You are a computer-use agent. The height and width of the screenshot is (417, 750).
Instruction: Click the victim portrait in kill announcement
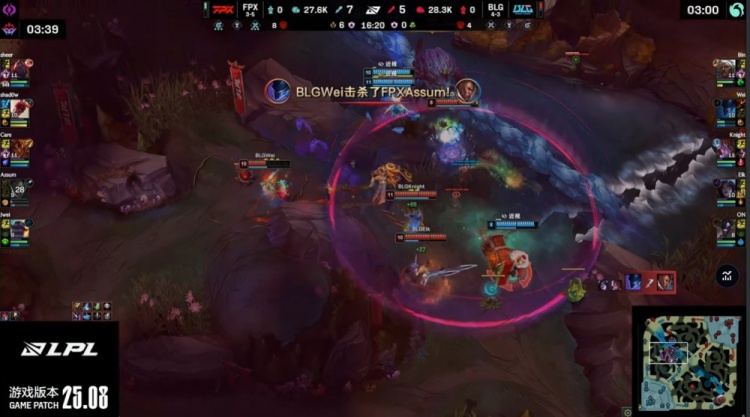click(x=468, y=90)
